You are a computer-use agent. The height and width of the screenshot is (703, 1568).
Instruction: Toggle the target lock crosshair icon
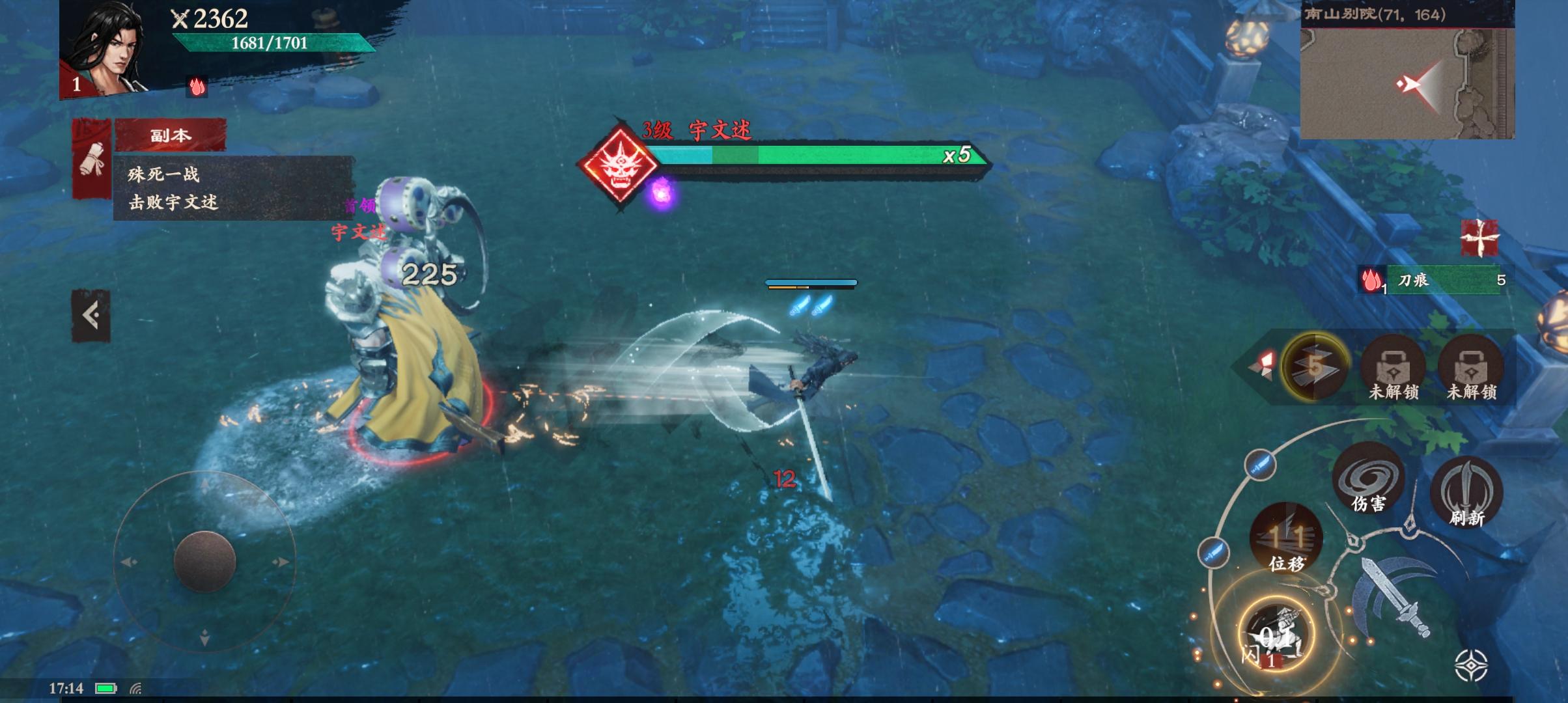click(x=1471, y=665)
